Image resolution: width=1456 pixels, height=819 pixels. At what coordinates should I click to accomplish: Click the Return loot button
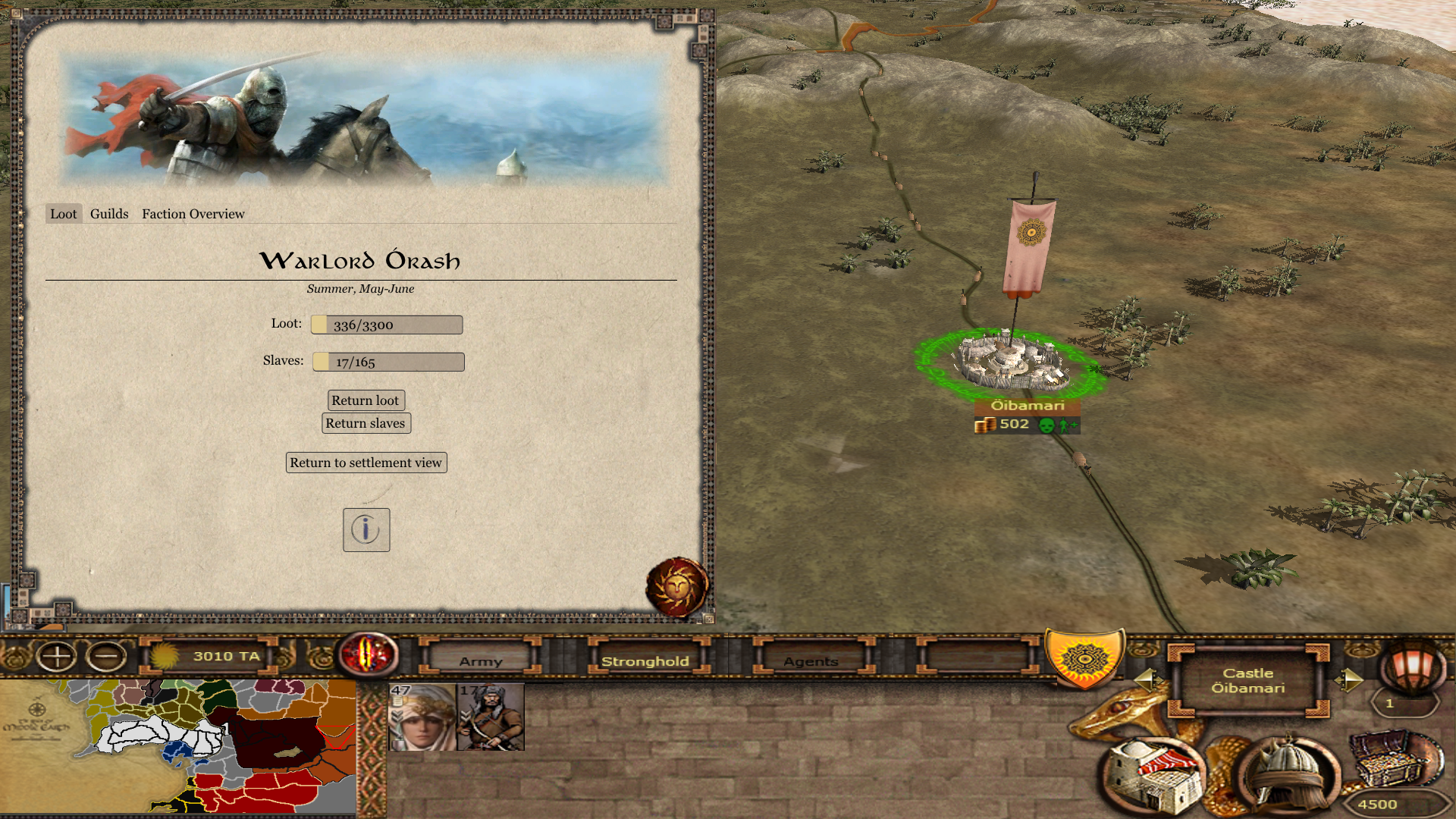366,400
